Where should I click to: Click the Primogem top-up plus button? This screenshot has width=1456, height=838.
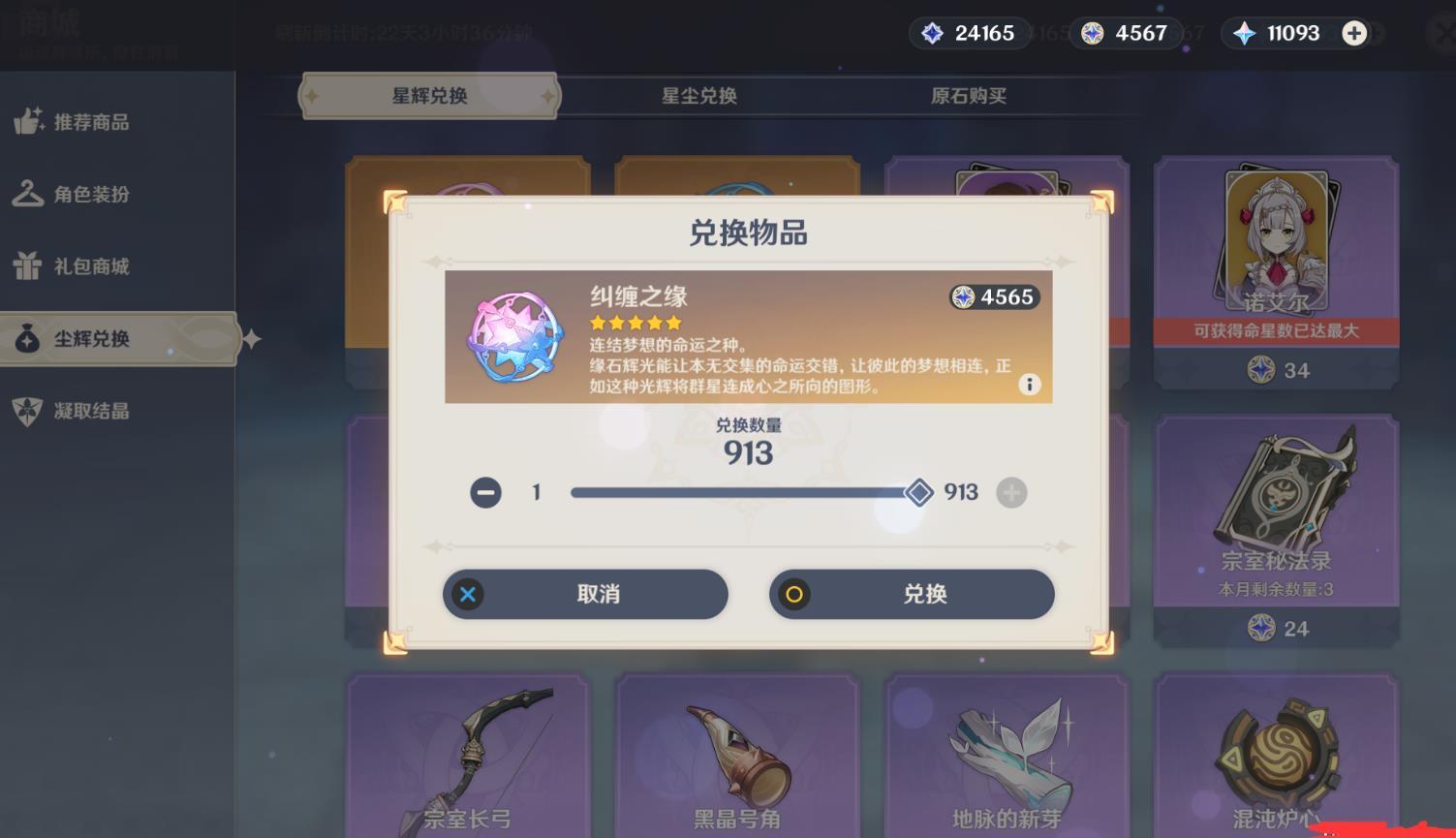[x=1352, y=33]
